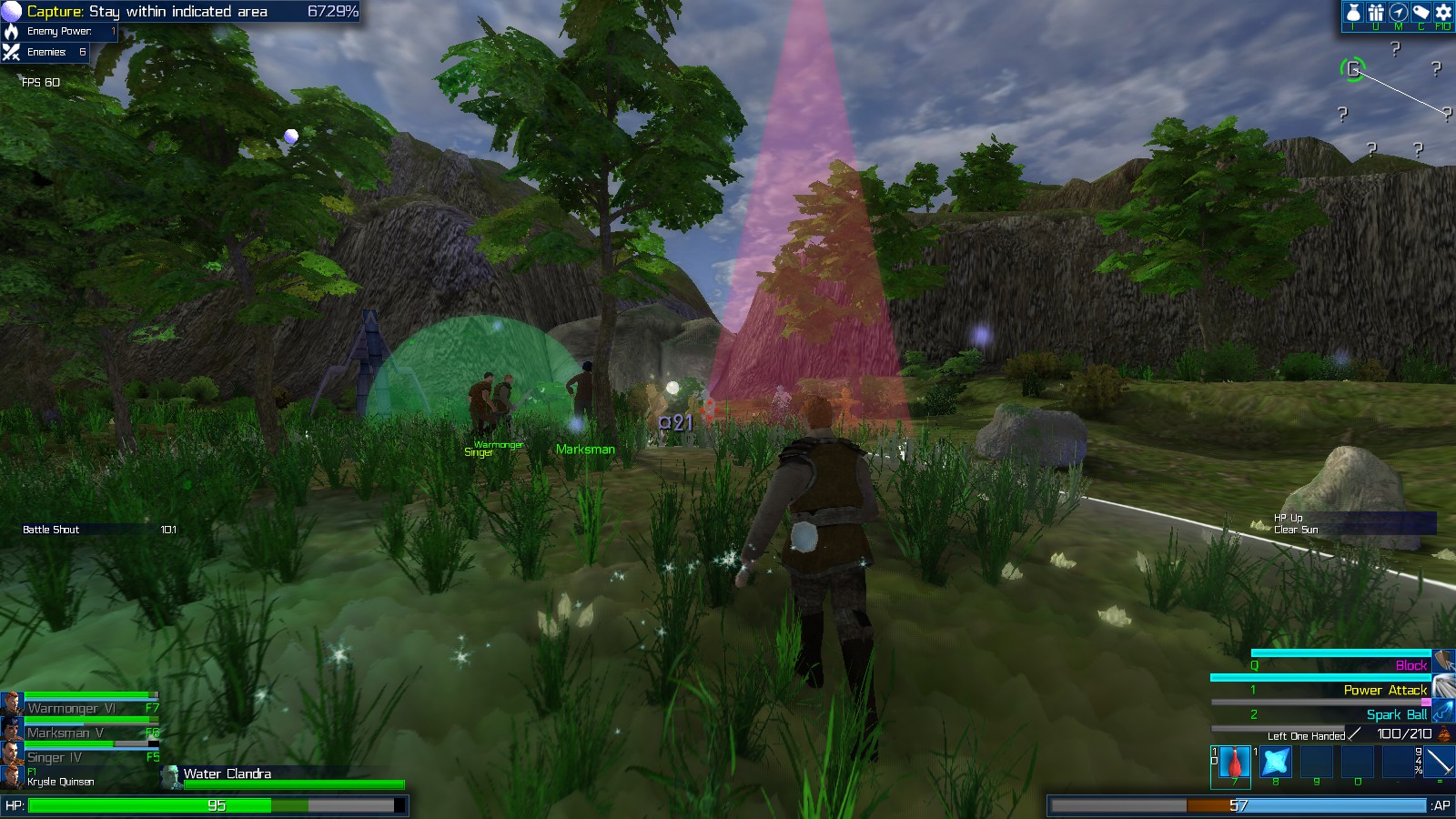This screenshot has height=819, width=1456.
Task: Select the Block shield ability icon
Action: point(1442,662)
